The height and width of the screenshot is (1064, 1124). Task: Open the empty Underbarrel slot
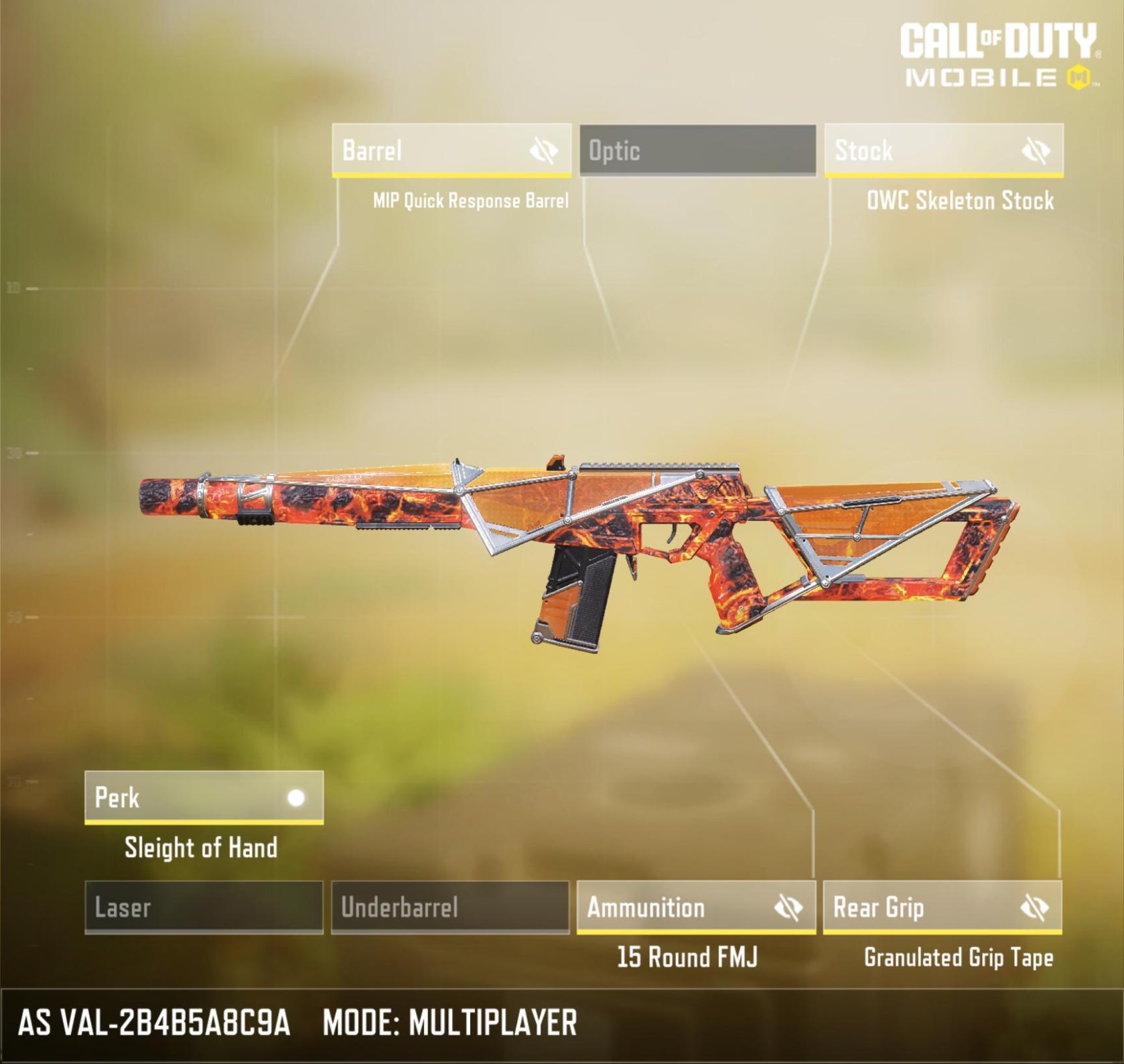pyautogui.click(x=450, y=907)
